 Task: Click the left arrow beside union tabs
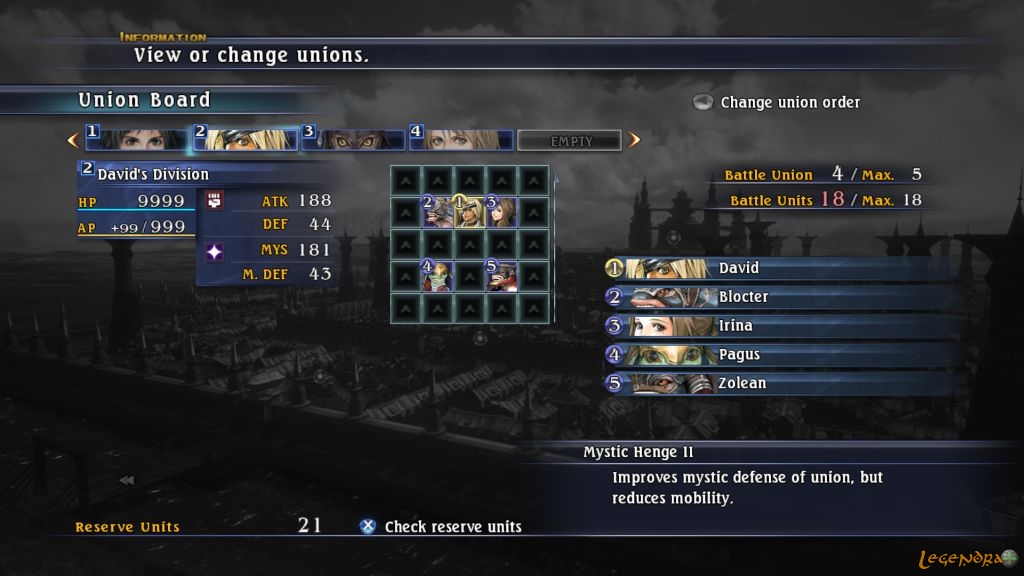[72, 140]
